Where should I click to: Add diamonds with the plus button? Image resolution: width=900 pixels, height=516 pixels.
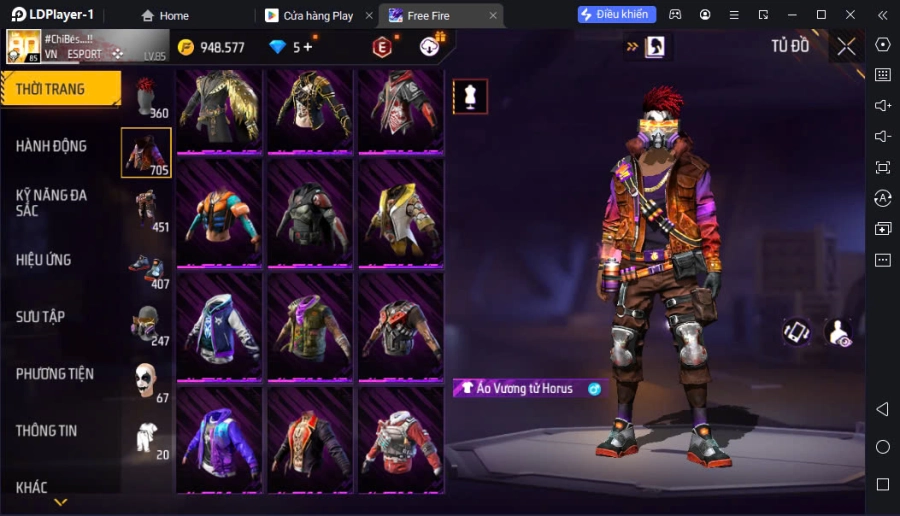(x=307, y=47)
